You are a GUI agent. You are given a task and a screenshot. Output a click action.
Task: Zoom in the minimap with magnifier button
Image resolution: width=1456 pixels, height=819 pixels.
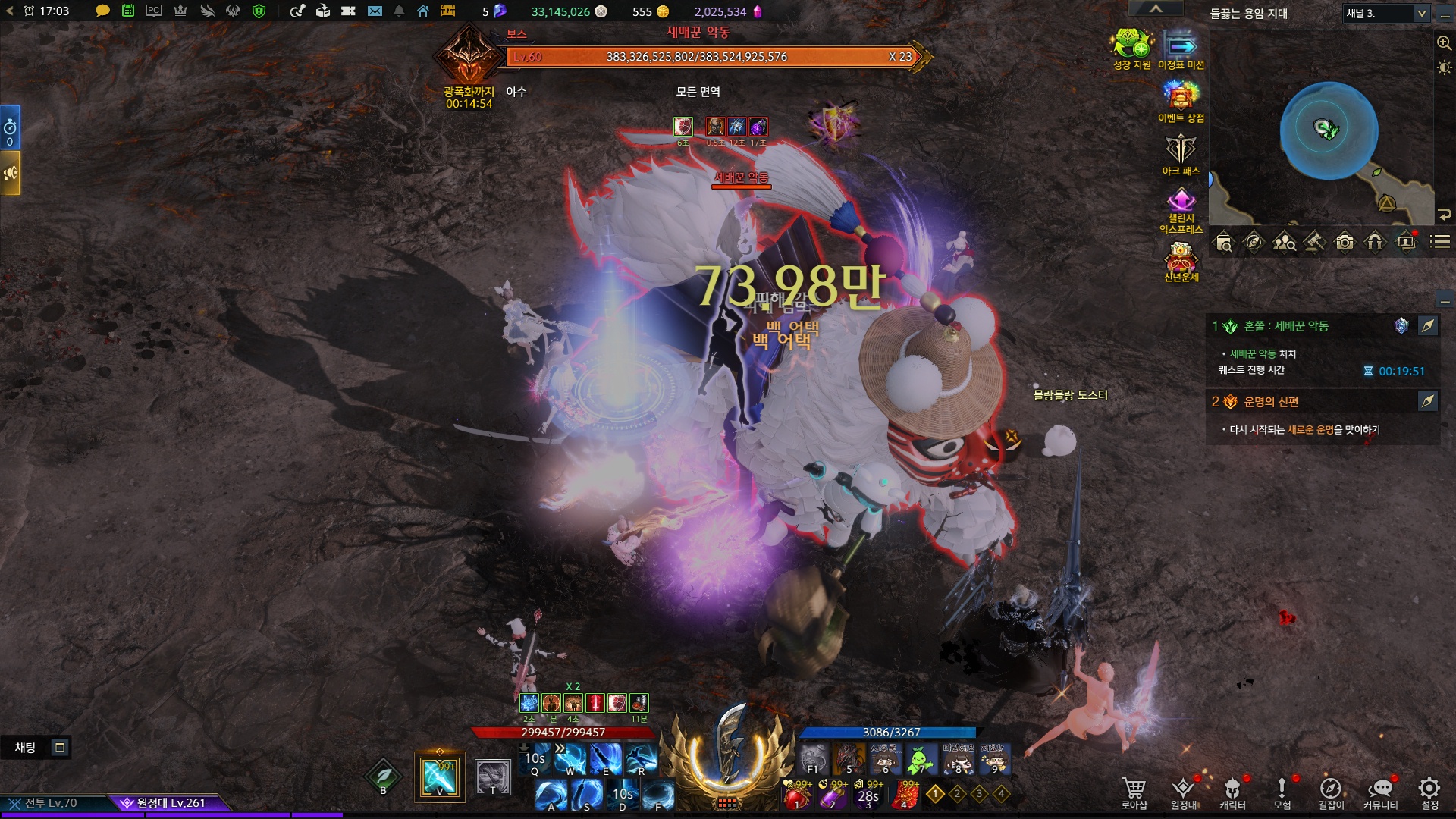click(1444, 43)
